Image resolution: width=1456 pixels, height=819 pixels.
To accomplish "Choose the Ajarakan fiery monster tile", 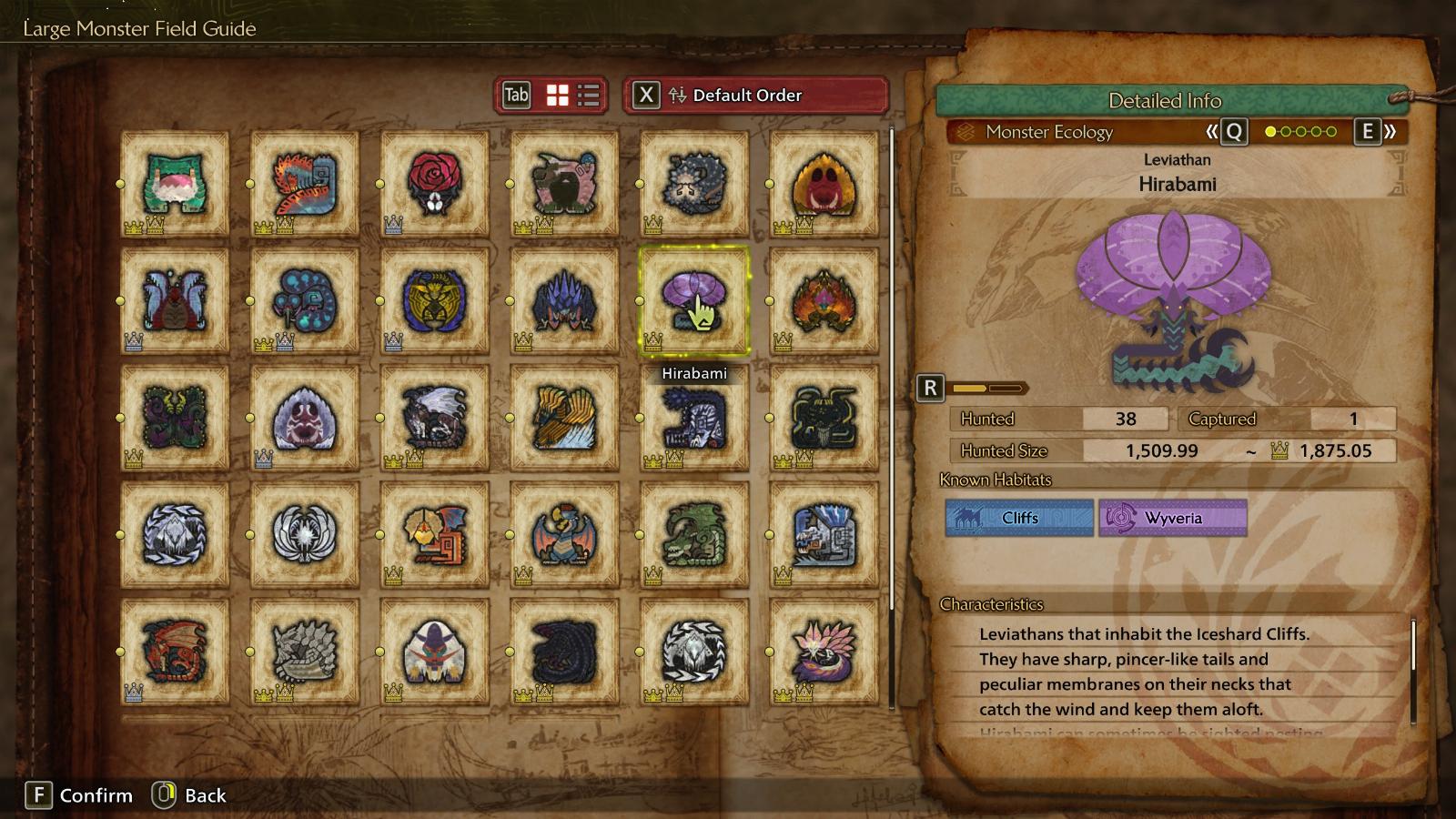I will pos(824,301).
